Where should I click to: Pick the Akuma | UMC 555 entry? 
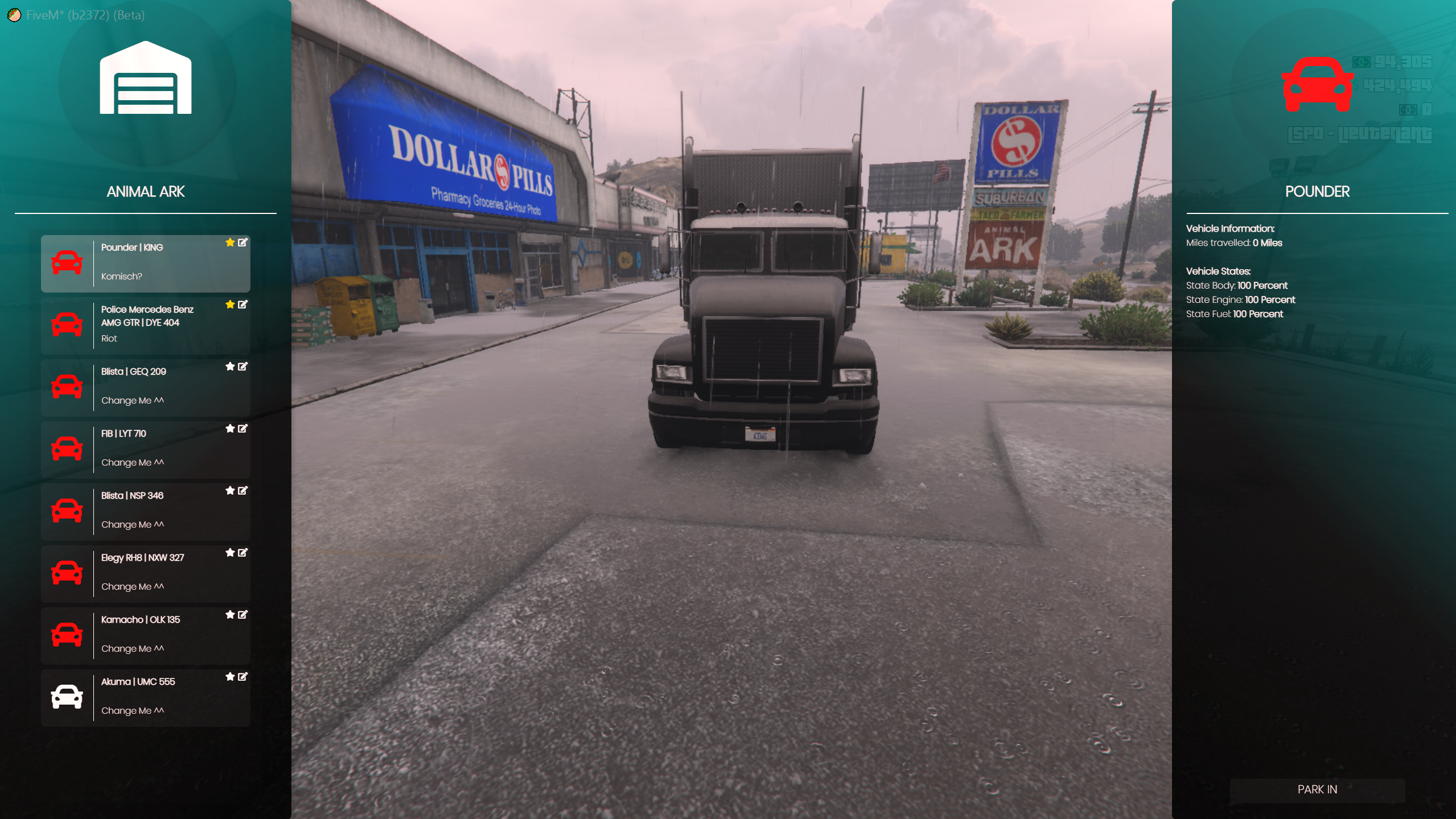pyautogui.click(x=145, y=698)
